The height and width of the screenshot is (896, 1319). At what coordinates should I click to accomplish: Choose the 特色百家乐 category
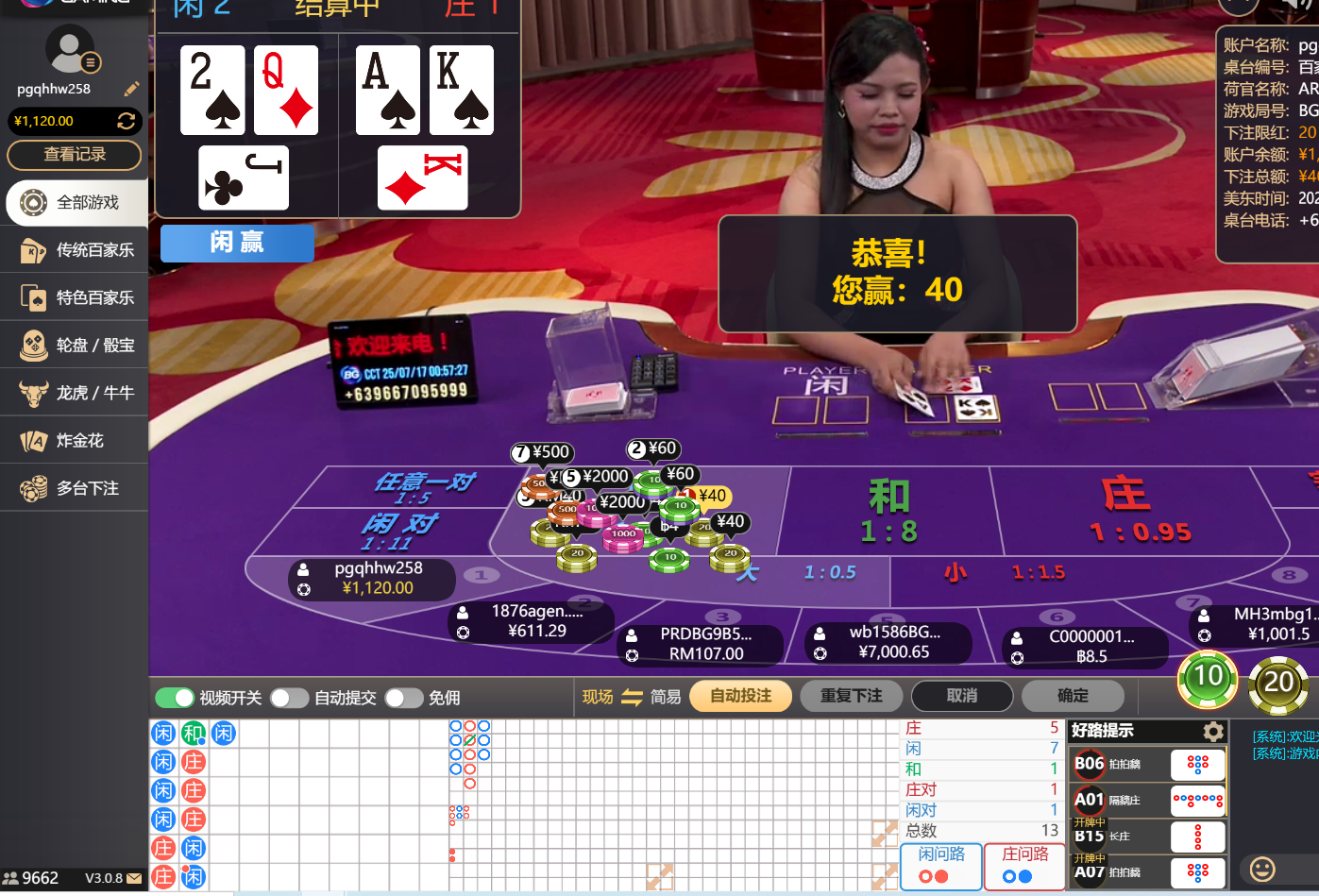76,297
